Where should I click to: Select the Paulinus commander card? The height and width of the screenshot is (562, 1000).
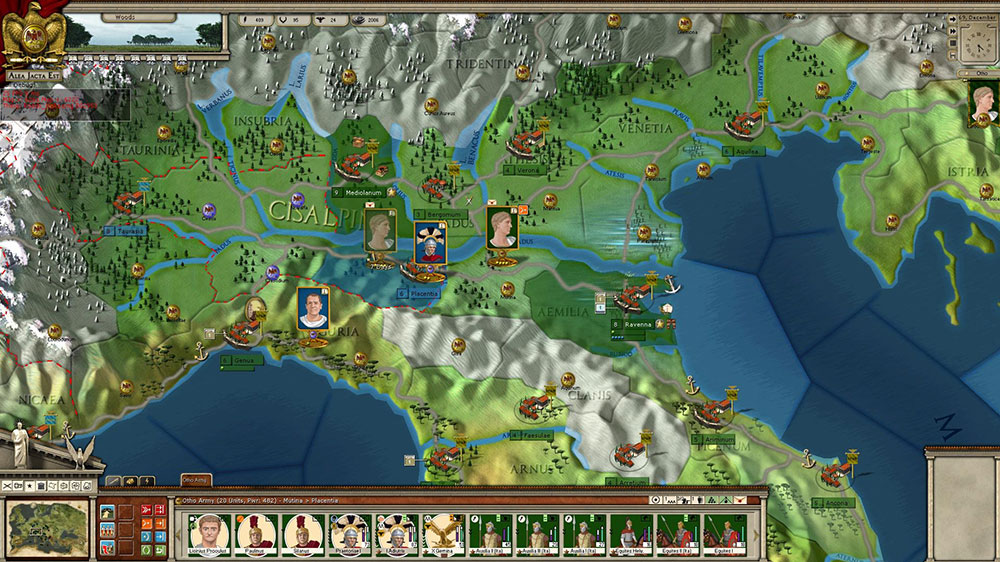[255, 533]
